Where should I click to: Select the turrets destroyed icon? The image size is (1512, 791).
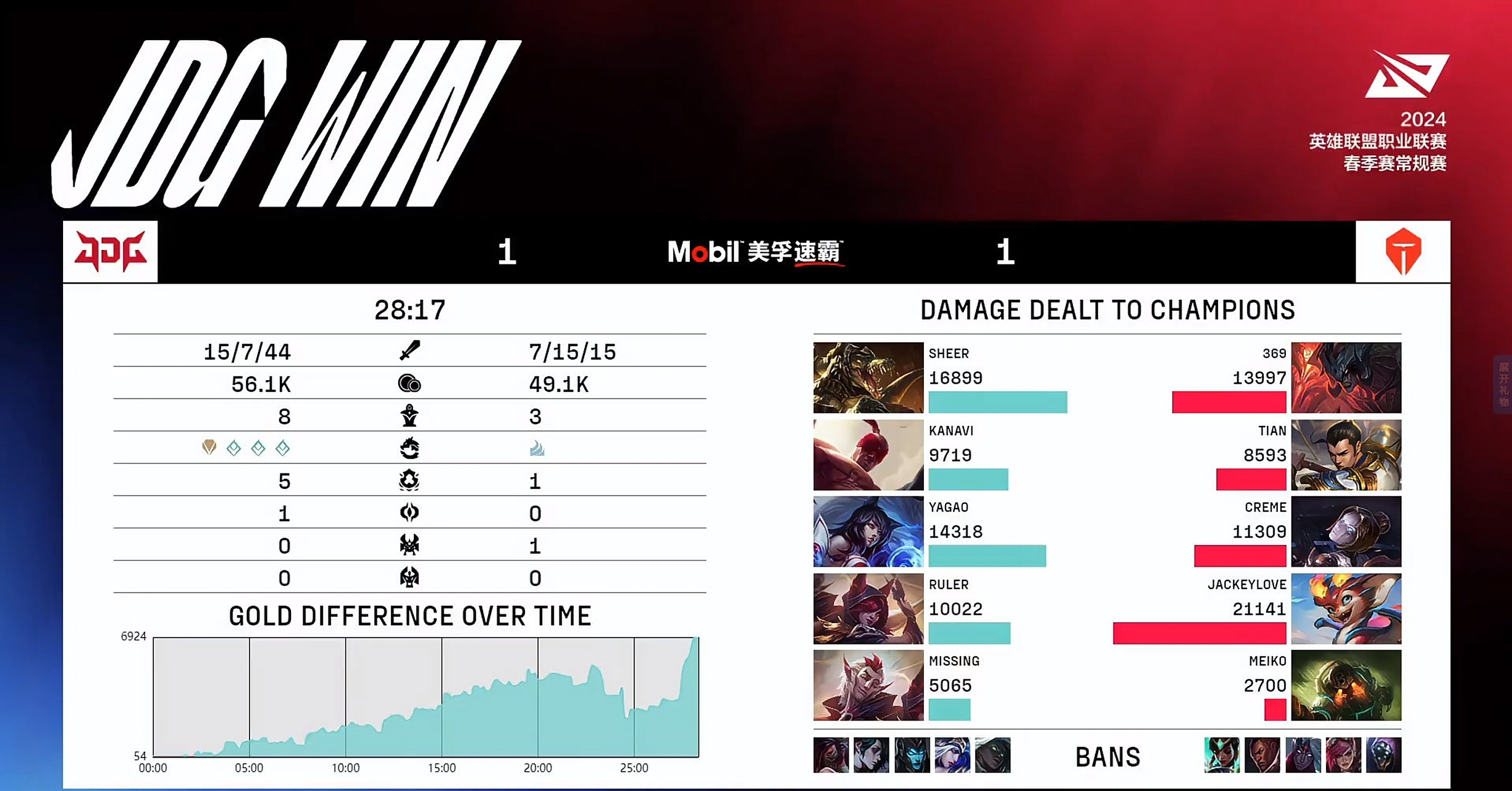pyautogui.click(x=411, y=416)
